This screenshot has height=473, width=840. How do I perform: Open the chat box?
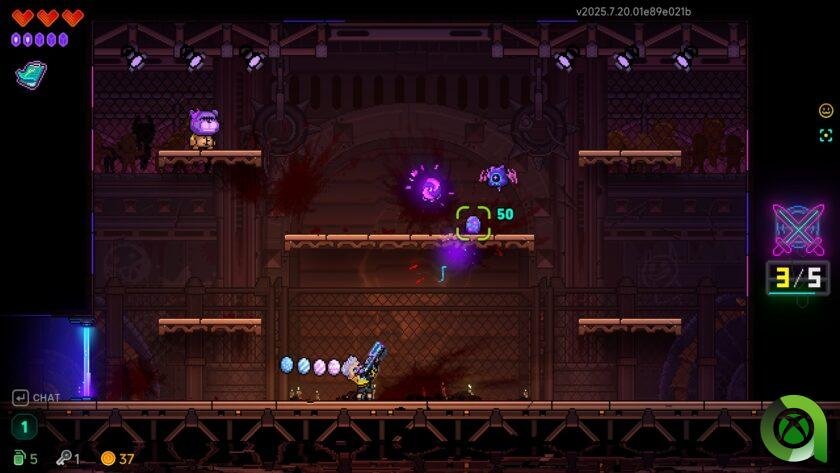click(x=36, y=398)
